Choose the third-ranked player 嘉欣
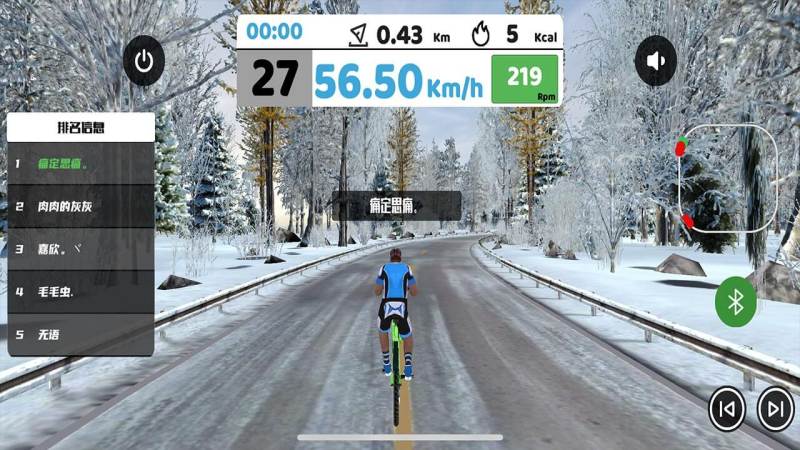The height and width of the screenshot is (450, 800). coord(81,249)
